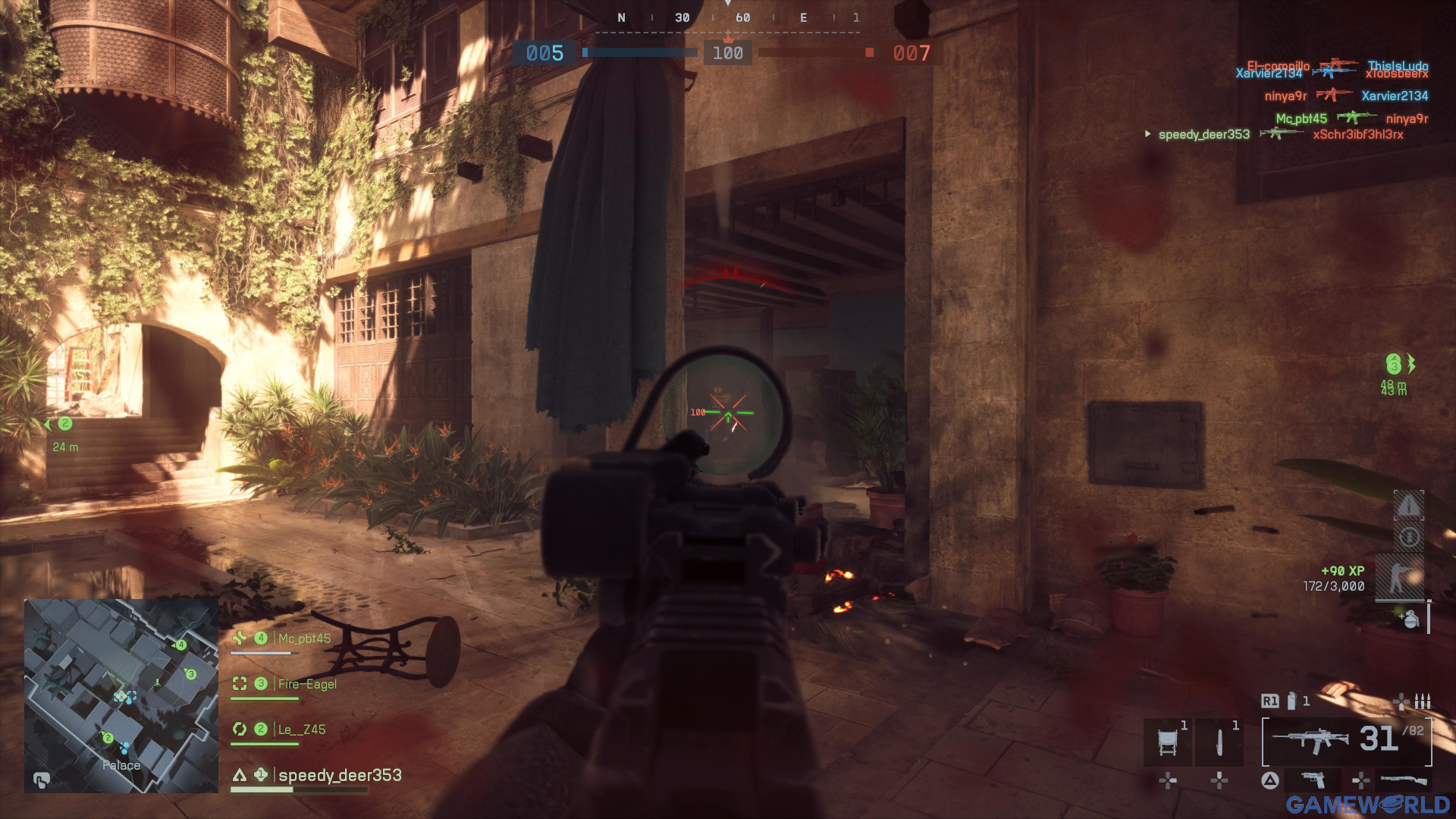Open the minimap showing Palace
This screenshot has width=1456, height=819.
point(121,695)
